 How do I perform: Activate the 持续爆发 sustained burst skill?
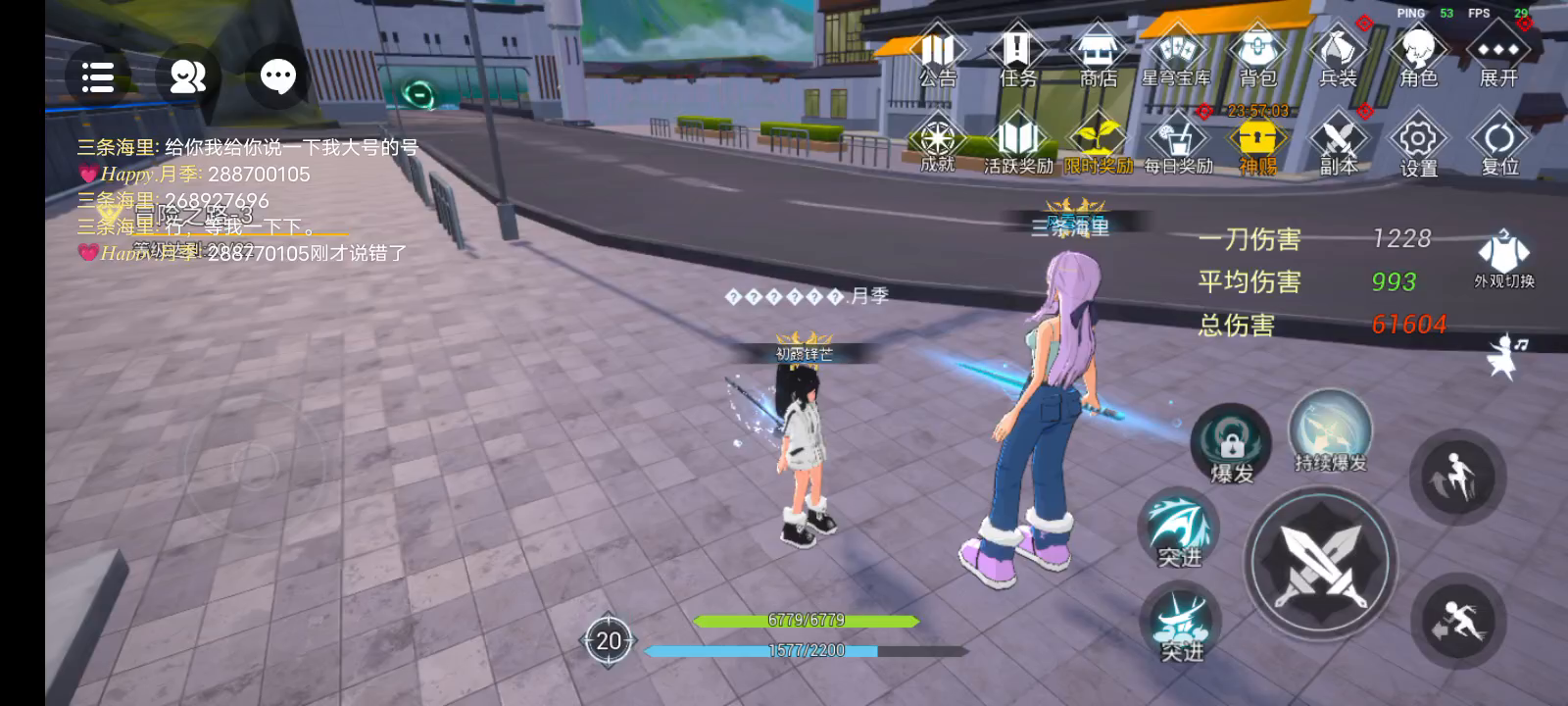pos(1330,431)
